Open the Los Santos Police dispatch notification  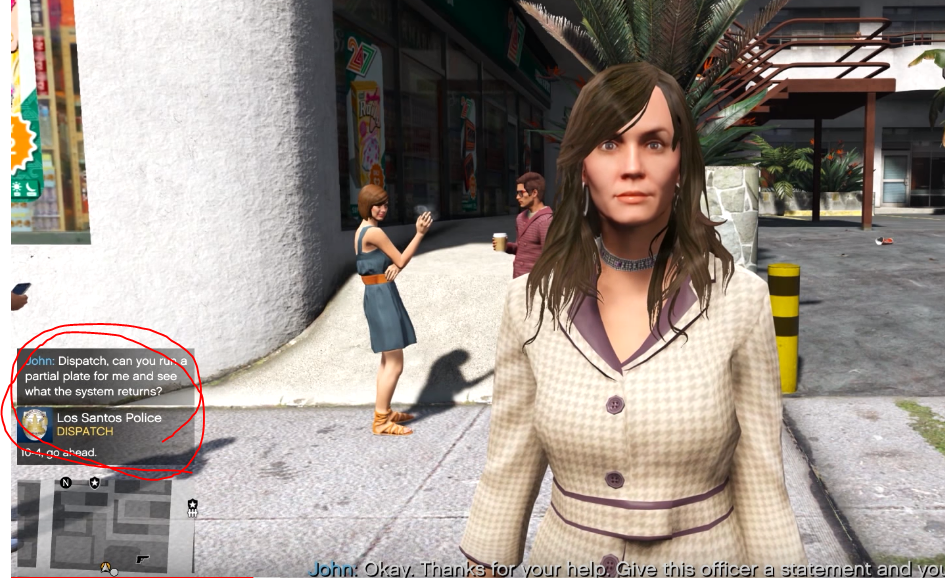click(x=105, y=435)
